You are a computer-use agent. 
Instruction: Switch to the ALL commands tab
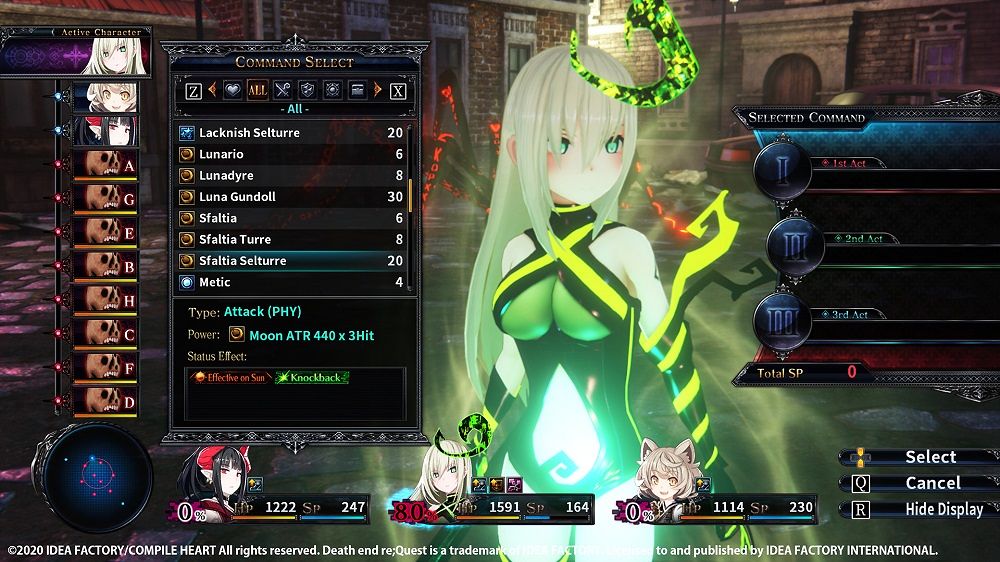[x=257, y=90]
